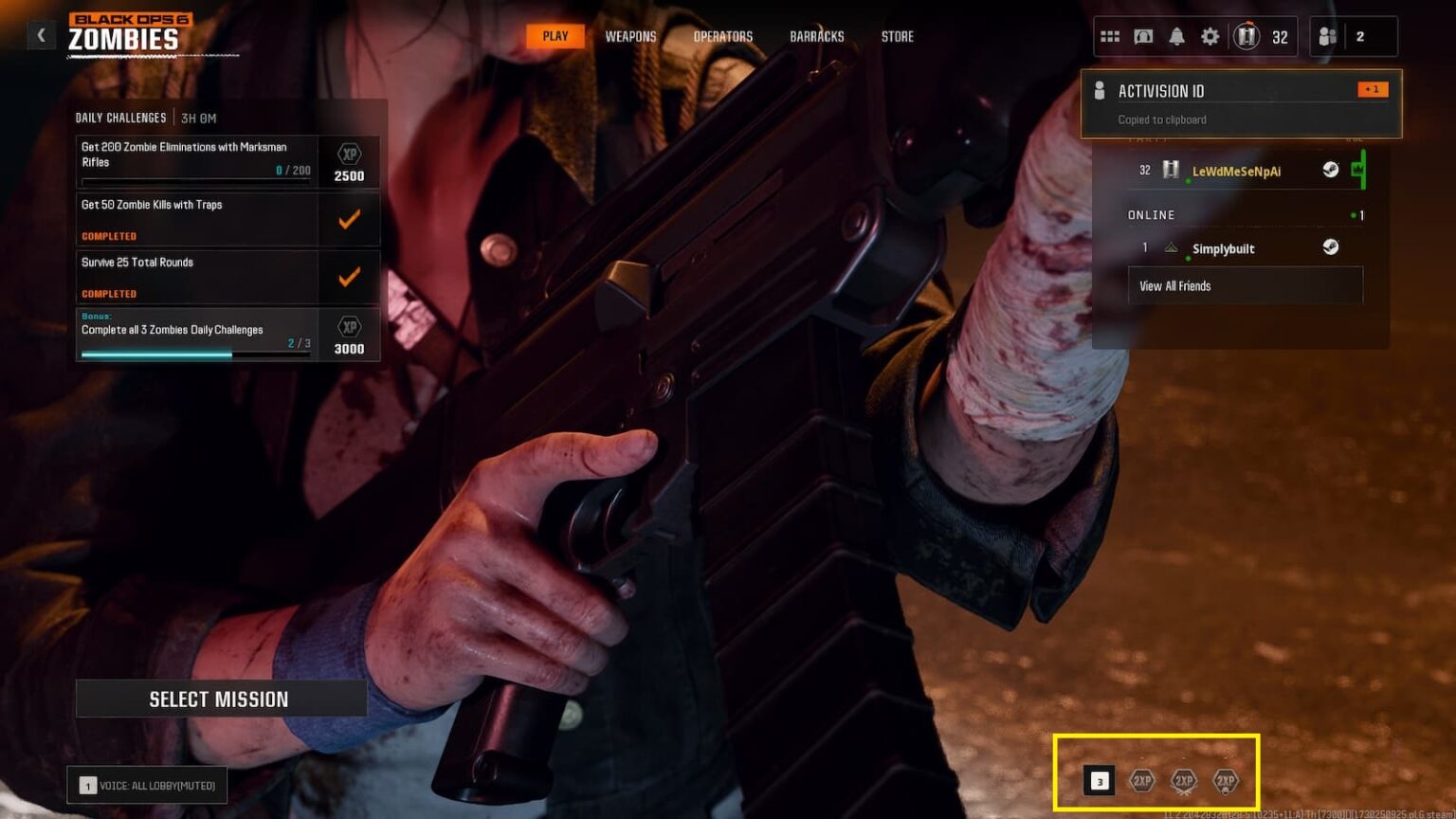Viewport: 1456px width, 819px height.
Task: Open the social chat icon
Action: pos(1143,36)
